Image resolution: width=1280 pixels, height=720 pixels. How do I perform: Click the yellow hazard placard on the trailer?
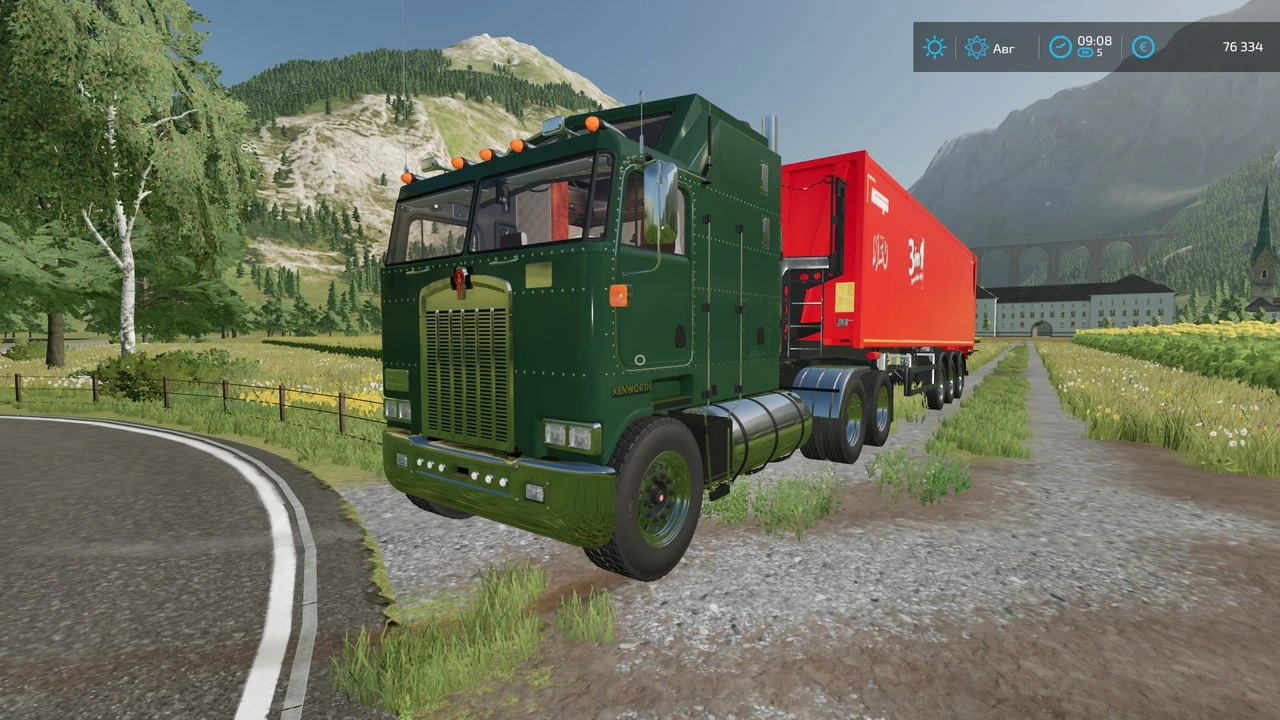[x=845, y=297]
